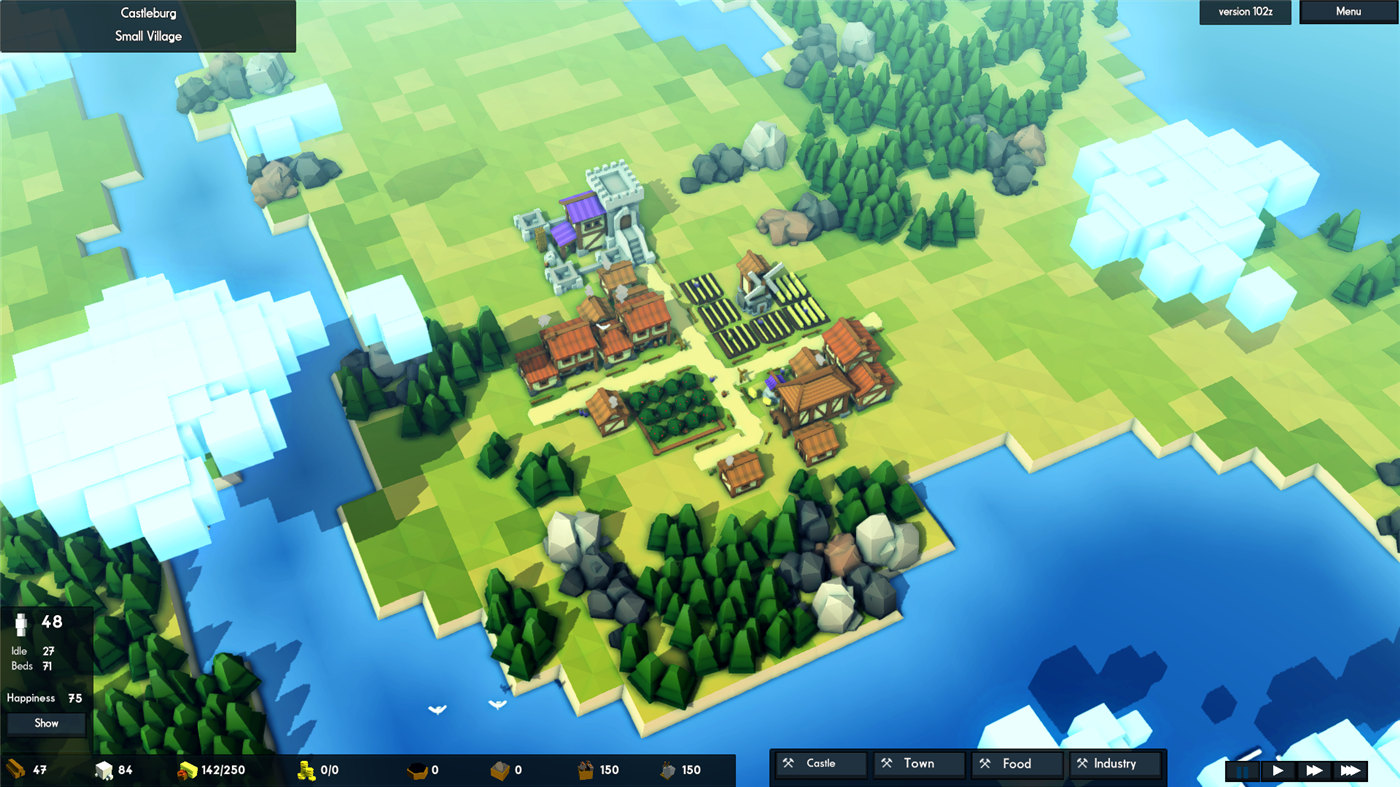Click the armaments crate icon showing 150

pos(584,769)
